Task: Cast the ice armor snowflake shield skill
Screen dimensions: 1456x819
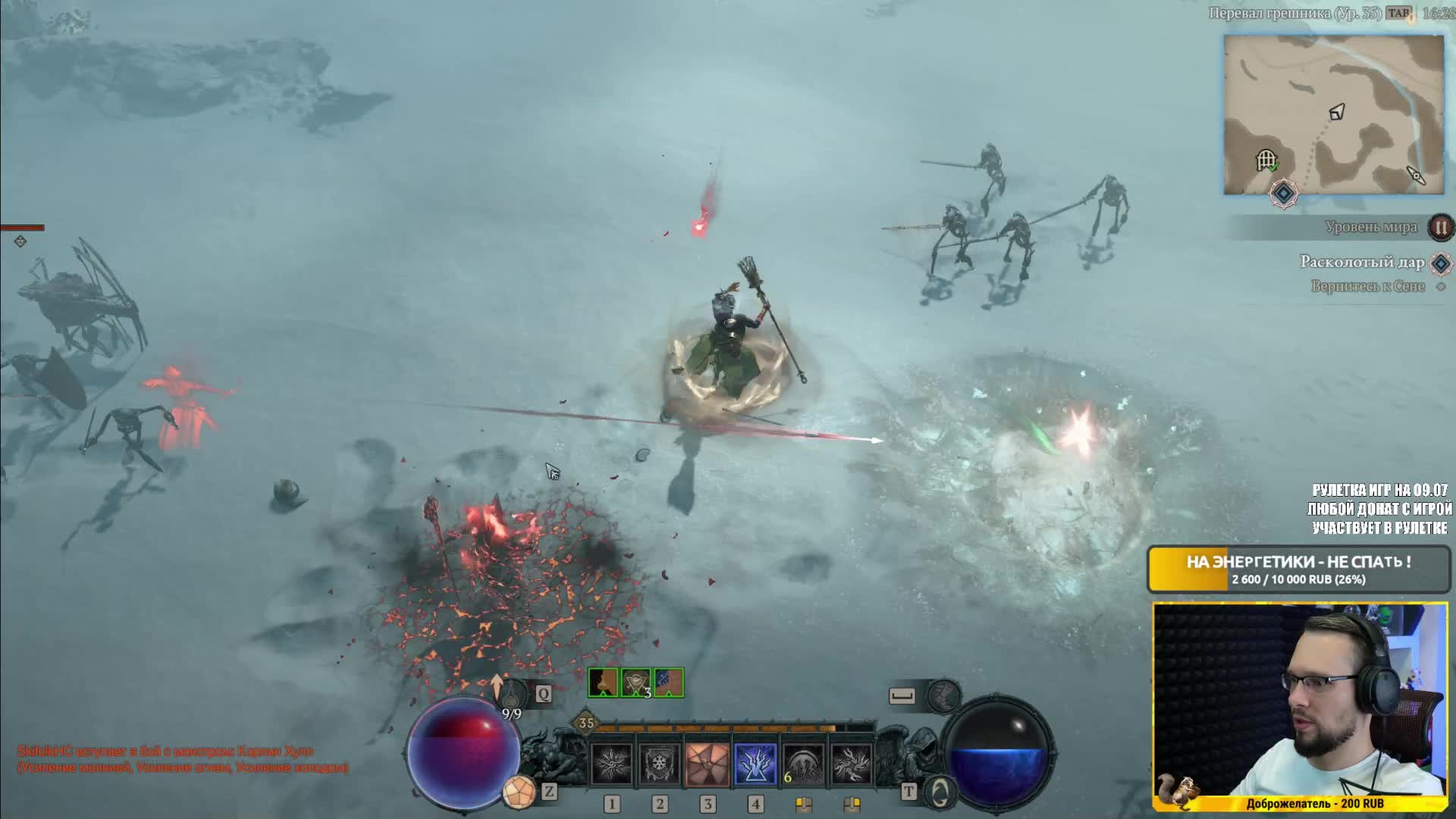Action: tap(660, 763)
